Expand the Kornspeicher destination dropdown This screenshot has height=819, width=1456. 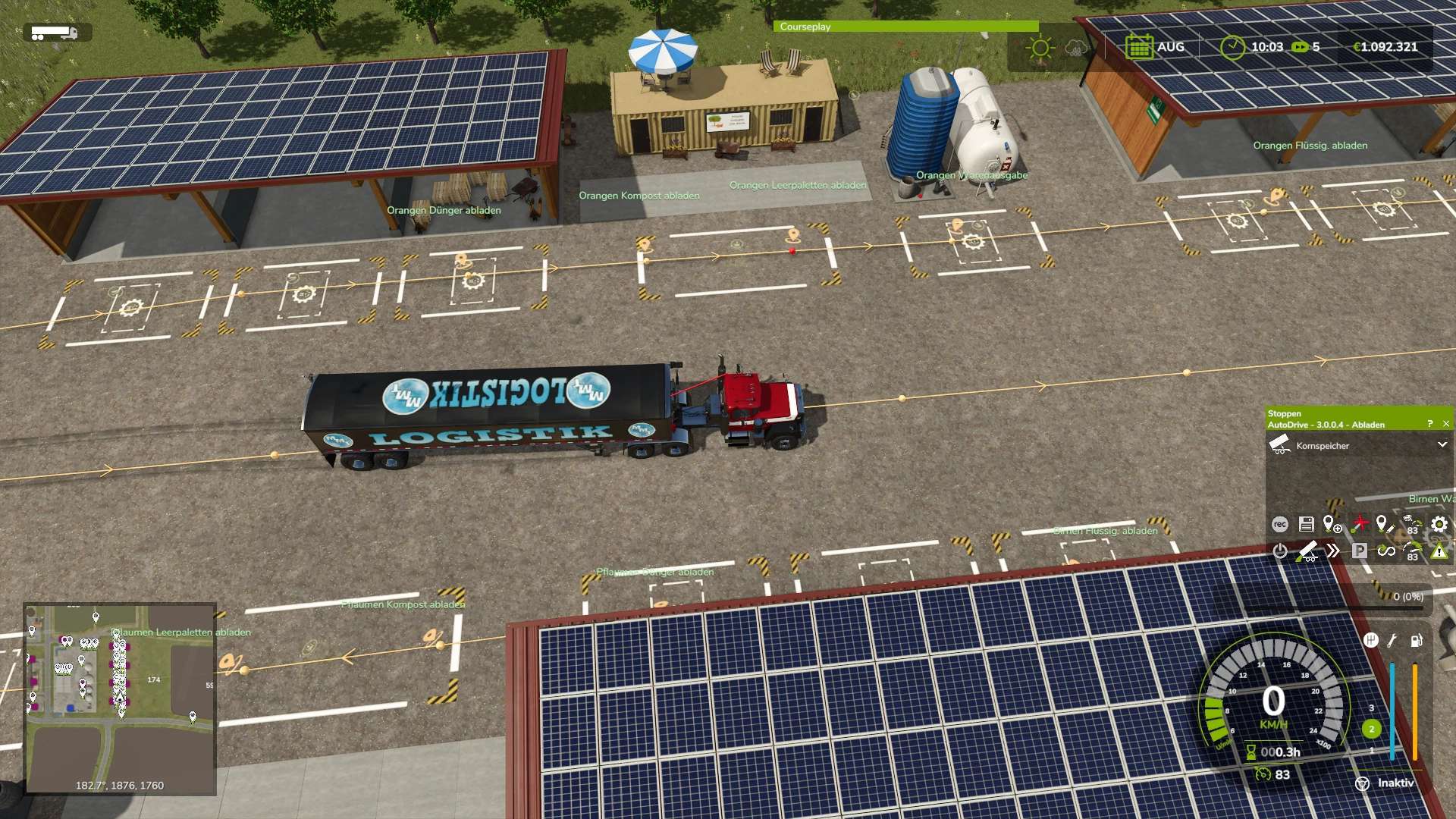coord(1442,445)
